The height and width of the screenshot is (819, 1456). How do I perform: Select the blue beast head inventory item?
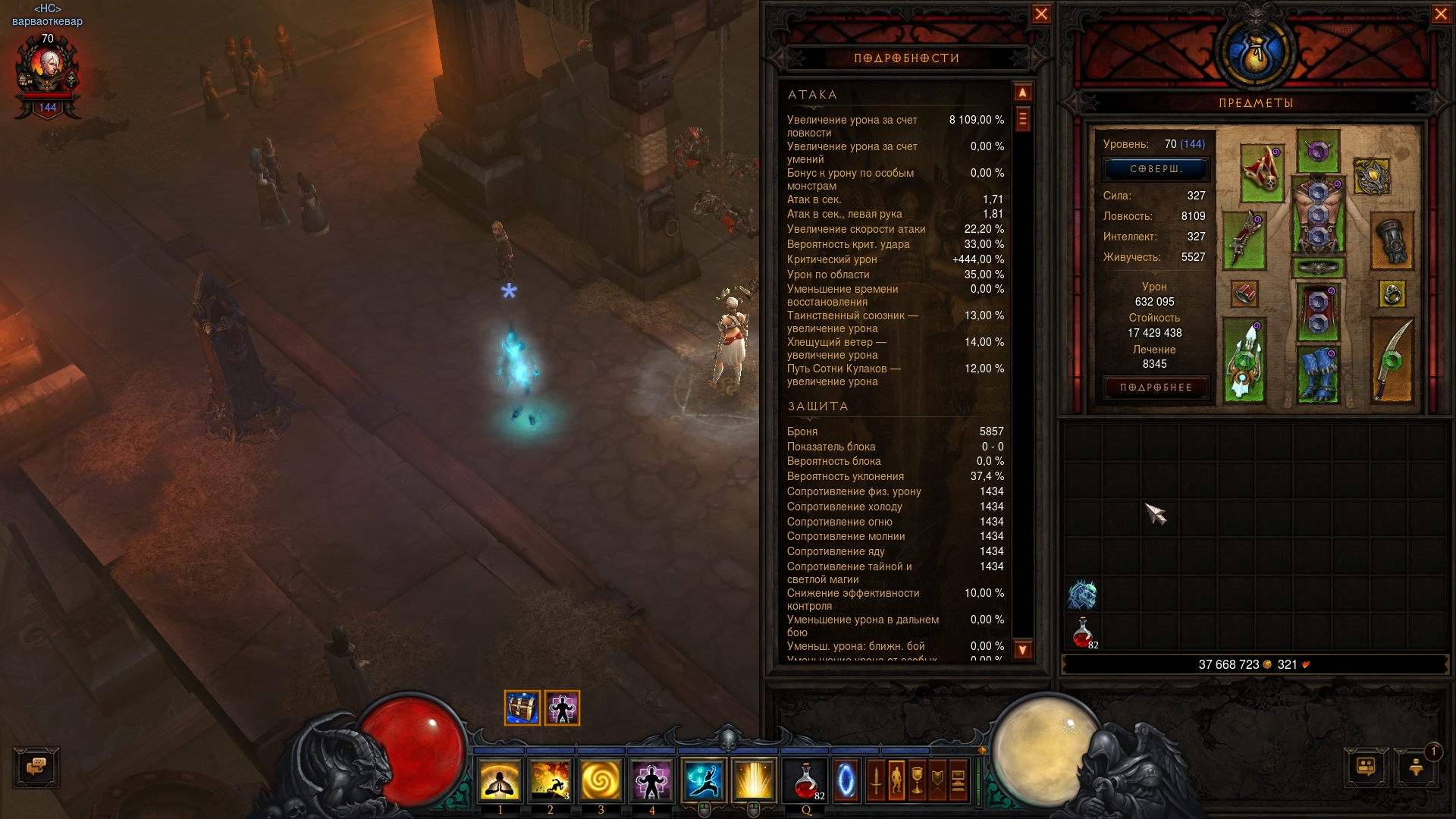point(1083,595)
